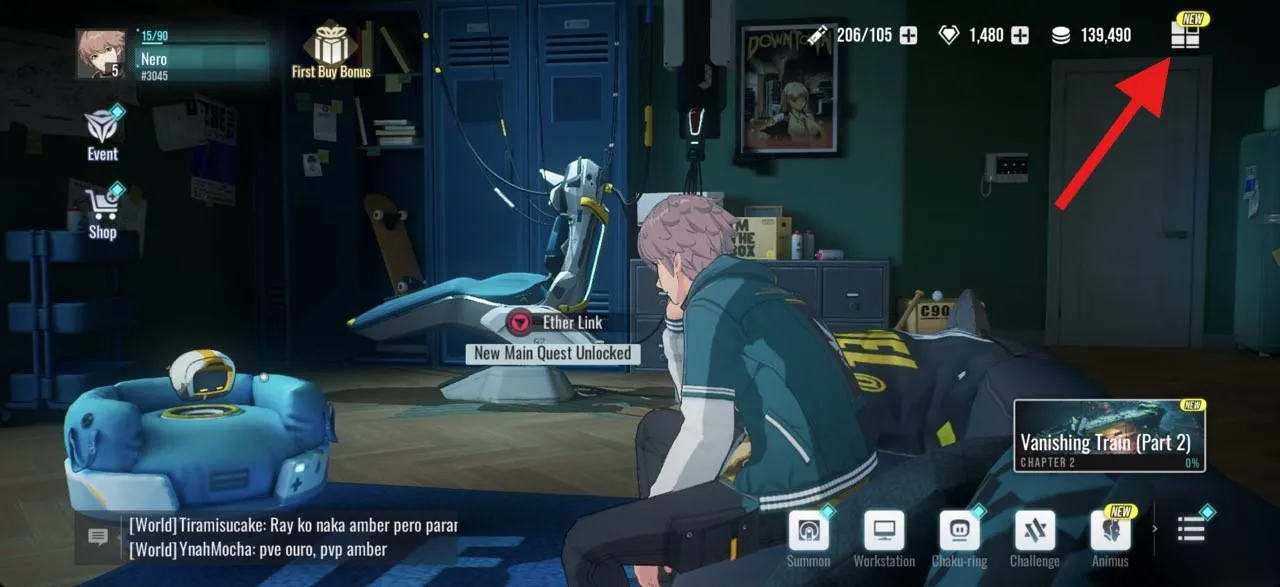
Task: Open the Challenge menu
Action: point(1035,531)
